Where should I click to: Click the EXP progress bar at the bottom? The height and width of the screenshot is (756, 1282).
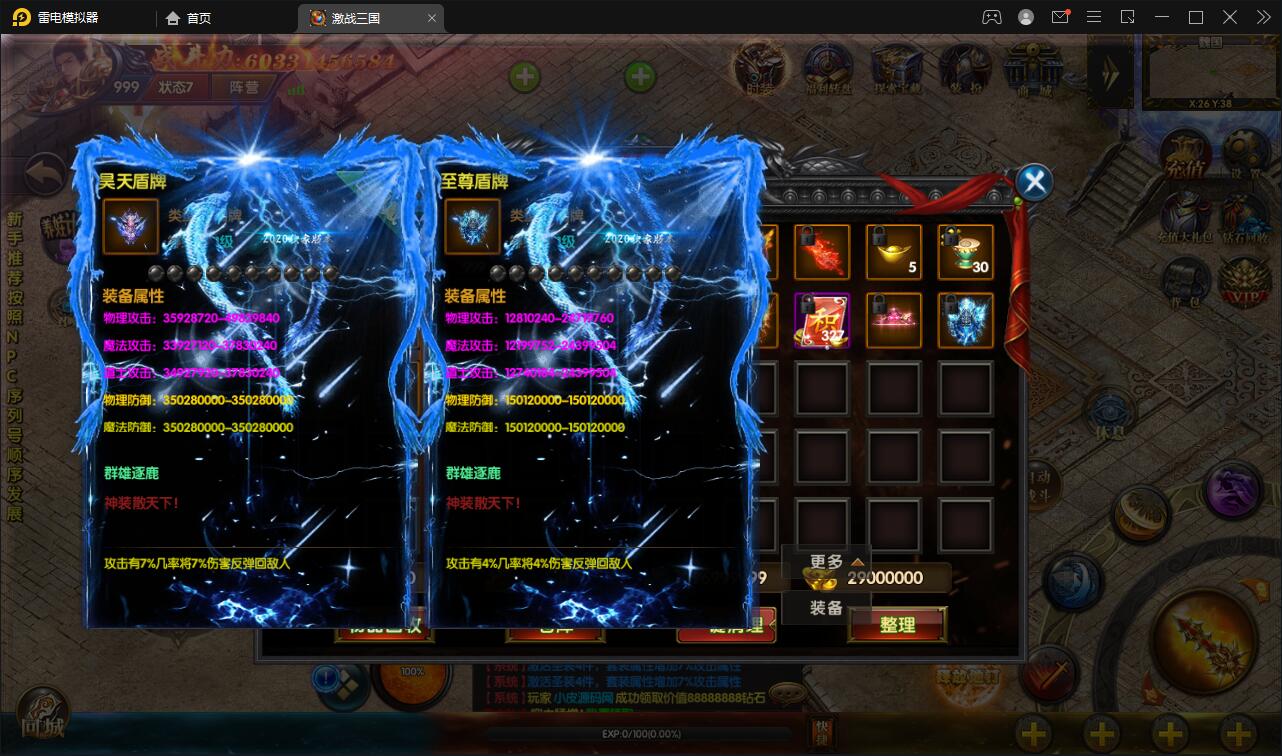tap(641, 733)
